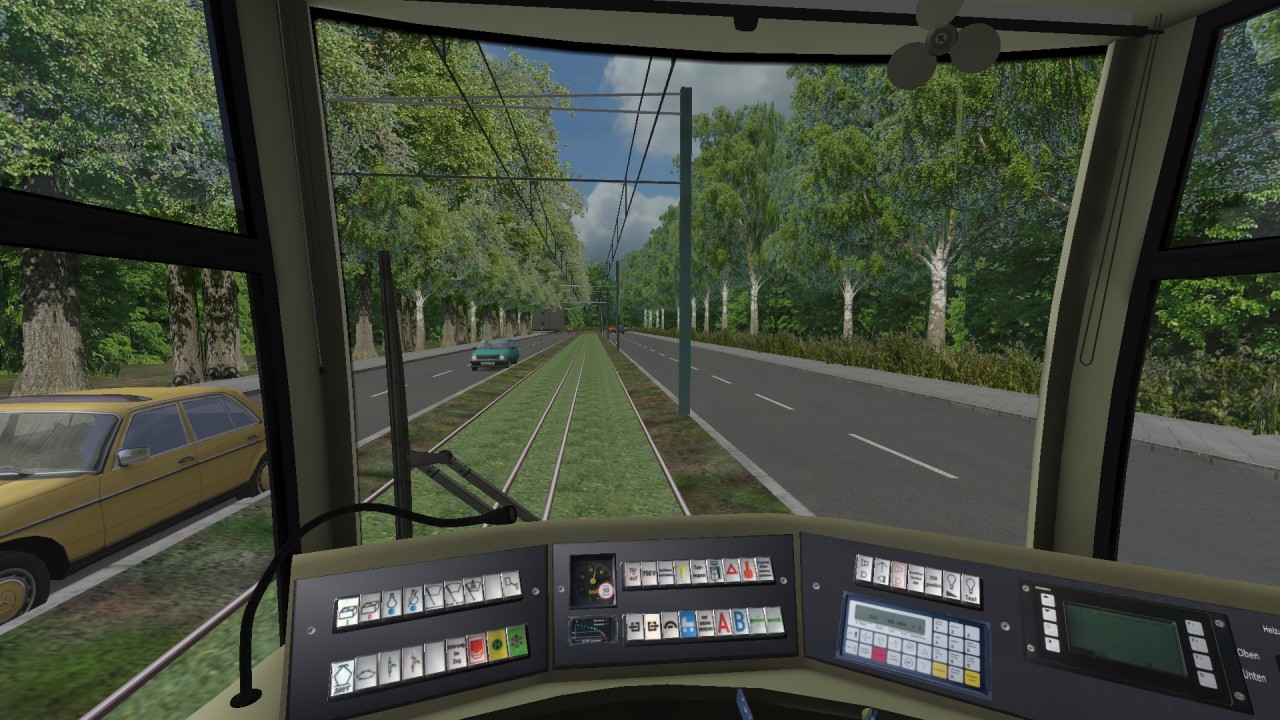Click the down arrow beside the green display
The image size is (1280, 720).
1049,615
